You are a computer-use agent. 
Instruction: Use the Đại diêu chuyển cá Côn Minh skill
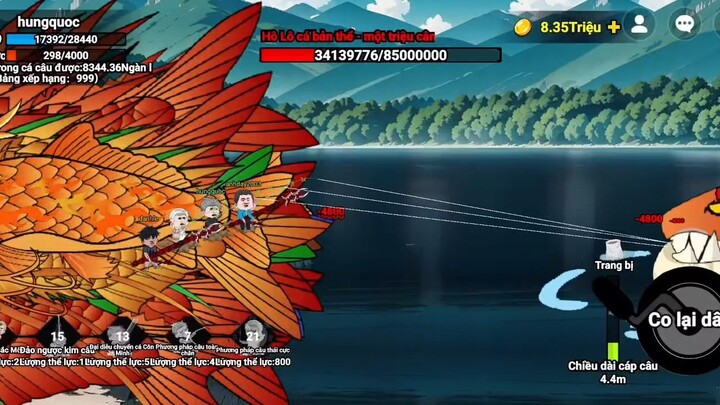tap(122, 338)
